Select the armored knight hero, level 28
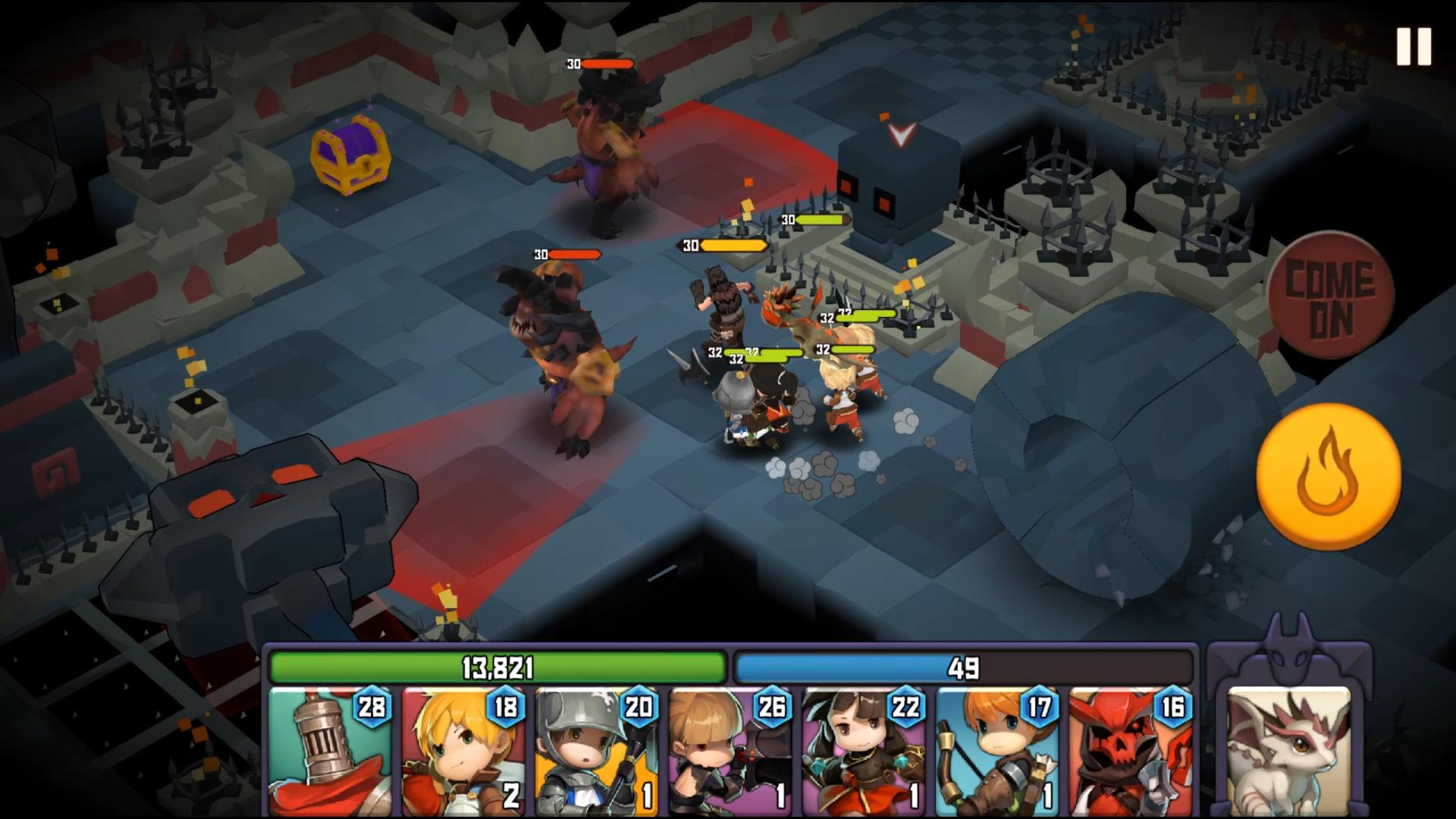Viewport: 1456px width, 819px height. pos(330,751)
